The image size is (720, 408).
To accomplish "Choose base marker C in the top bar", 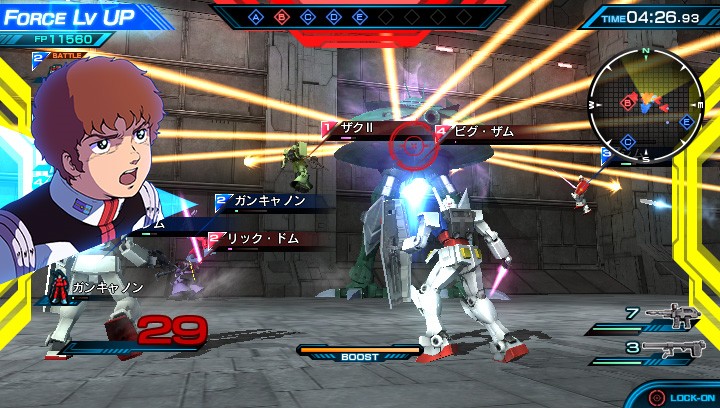I will tap(308, 17).
